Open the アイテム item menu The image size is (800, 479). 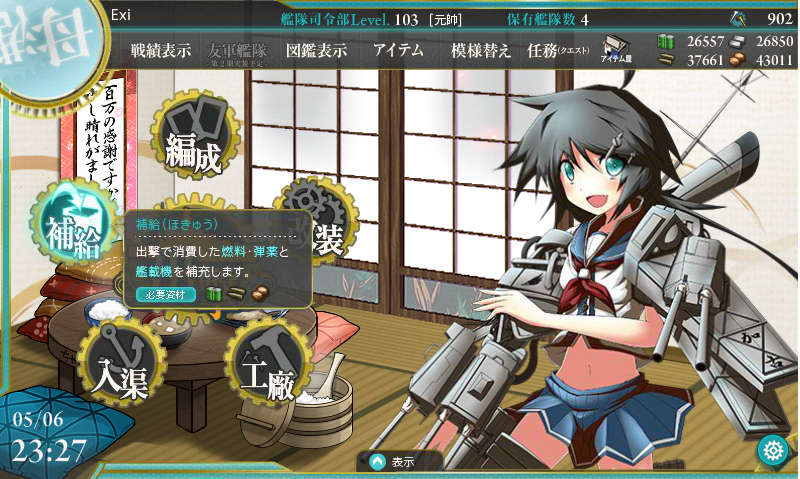coord(398,51)
